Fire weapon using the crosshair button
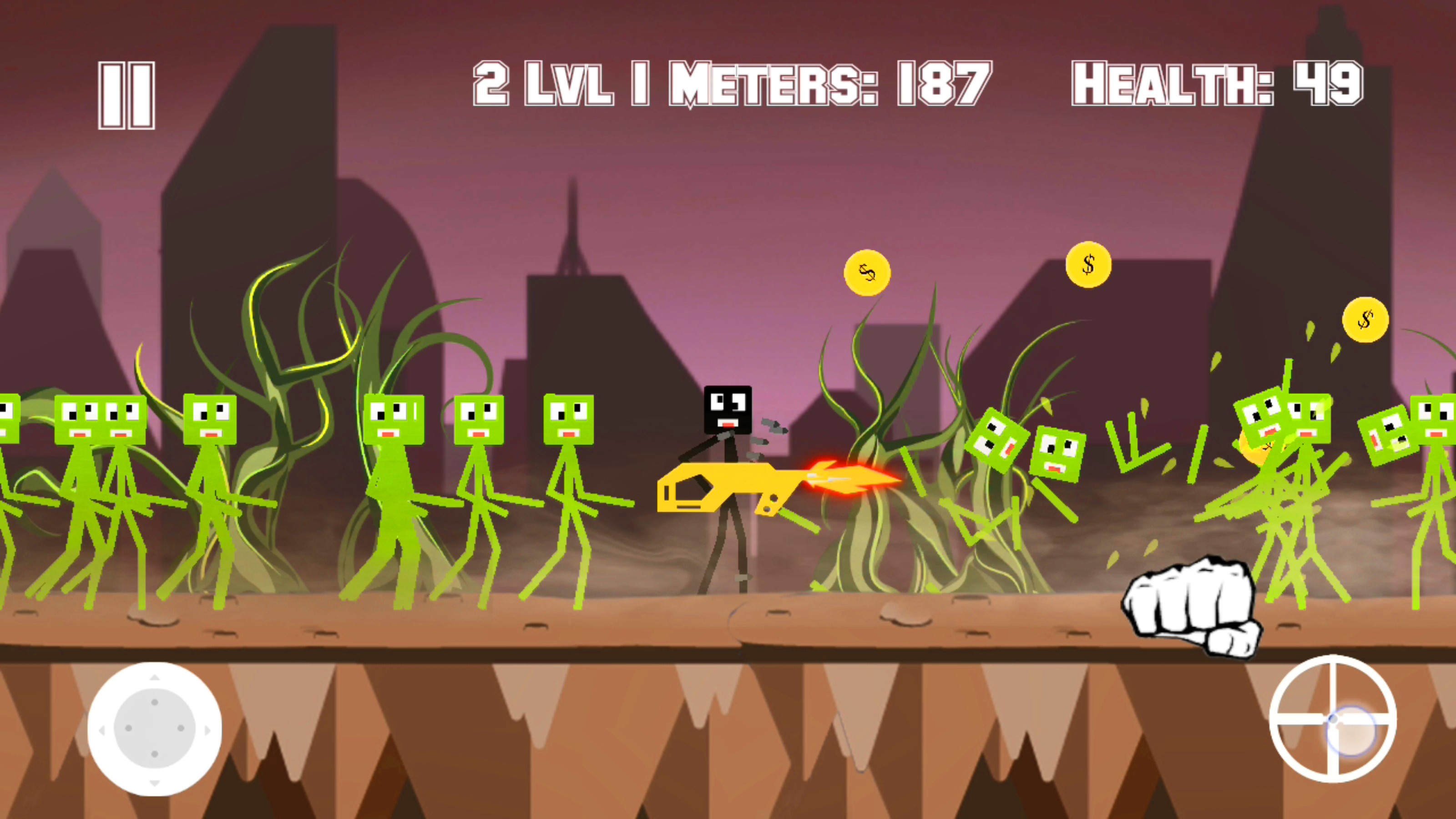This screenshot has height=819, width=1456. pyautogui.click(x=1333, y=719)
